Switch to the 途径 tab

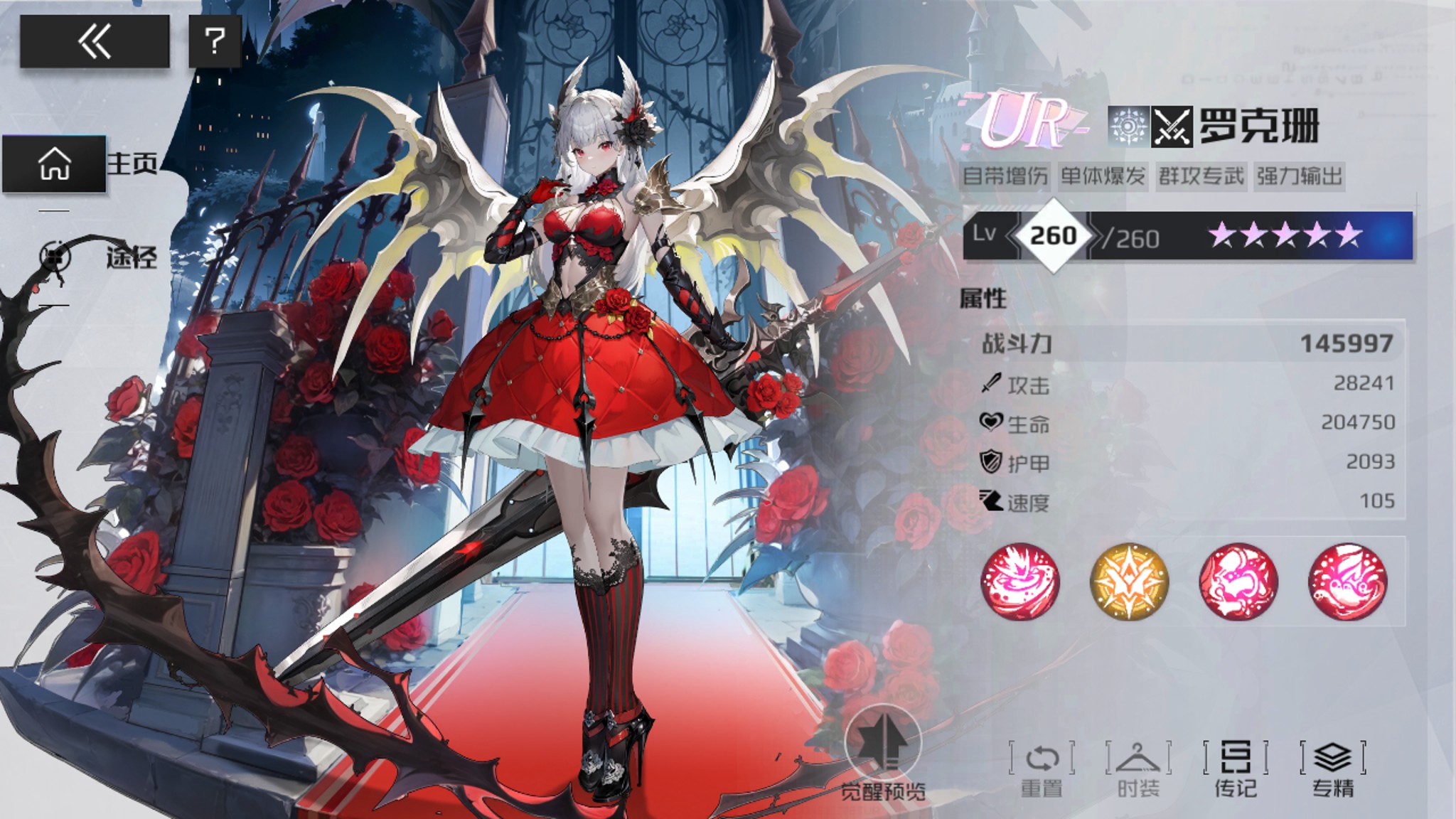pos(100,257)
